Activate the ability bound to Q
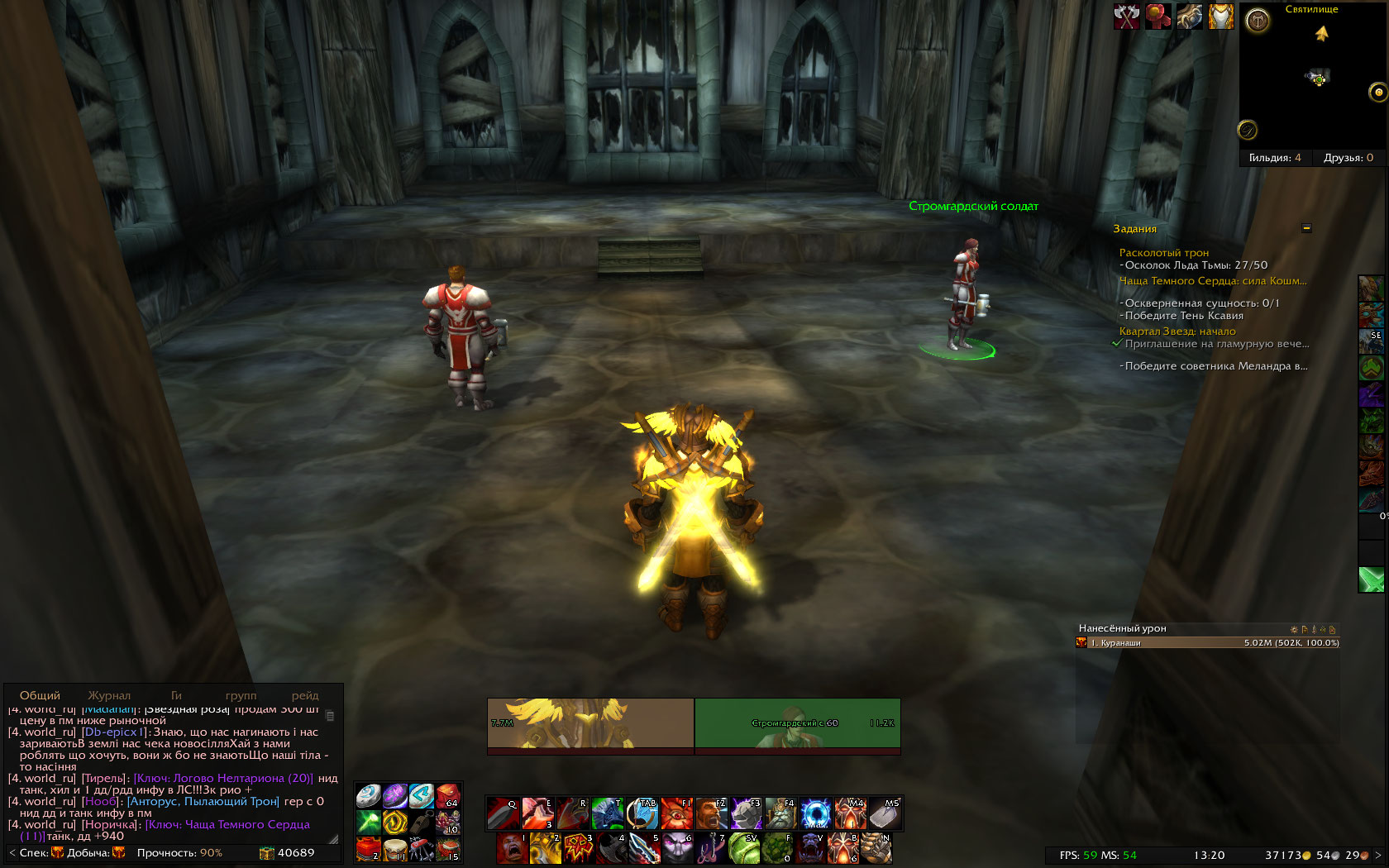 point(503,814)
